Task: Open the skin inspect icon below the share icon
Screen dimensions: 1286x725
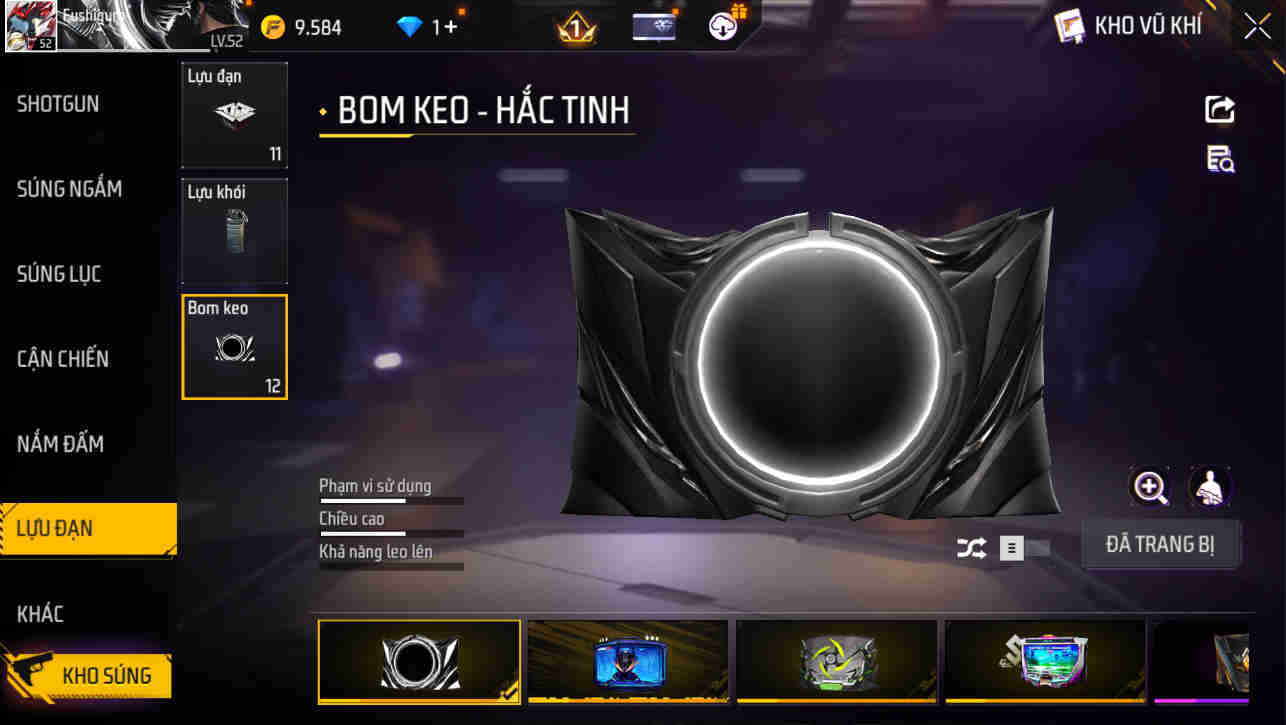Action: [x=1220, y=160]
